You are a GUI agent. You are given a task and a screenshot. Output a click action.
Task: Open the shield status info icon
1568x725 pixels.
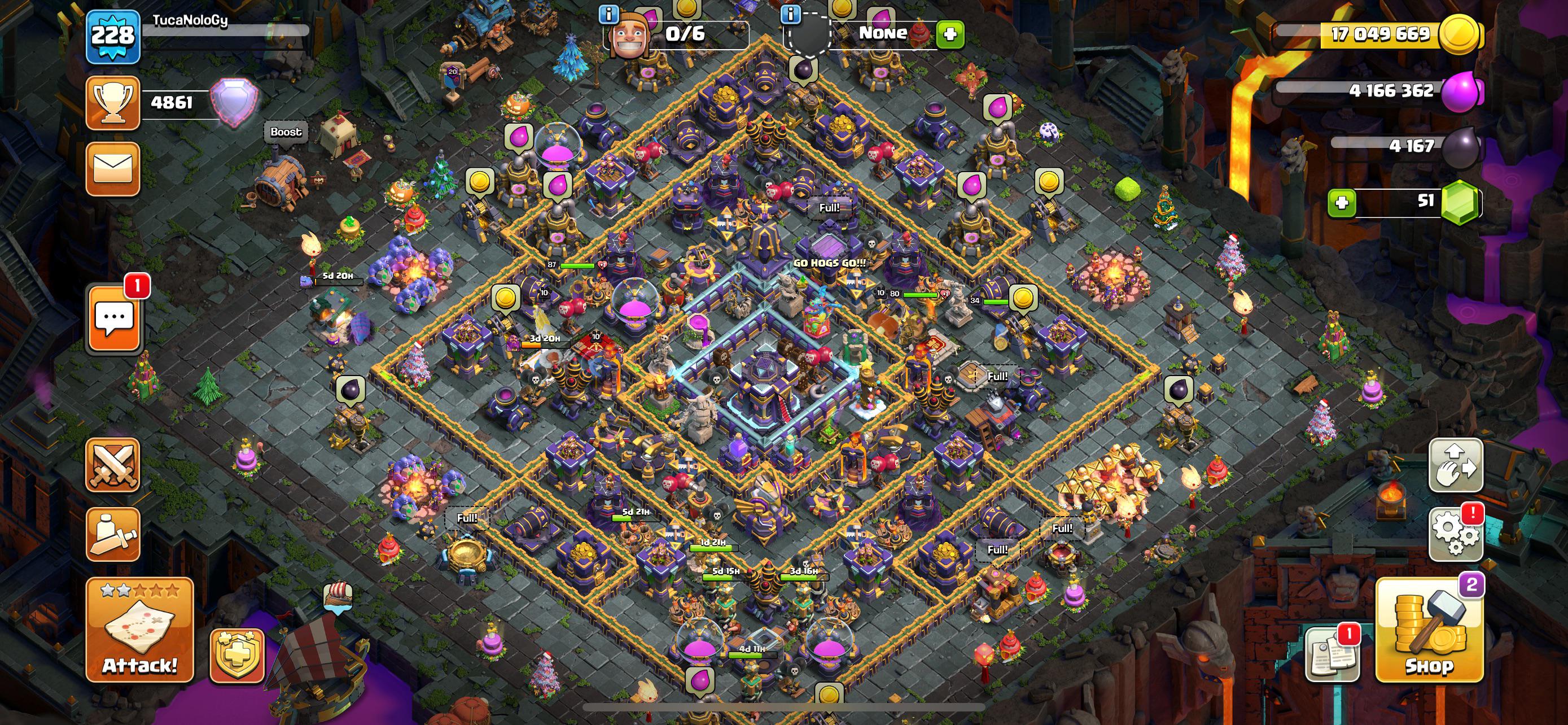pyautogui.click(x=791, y=14)
